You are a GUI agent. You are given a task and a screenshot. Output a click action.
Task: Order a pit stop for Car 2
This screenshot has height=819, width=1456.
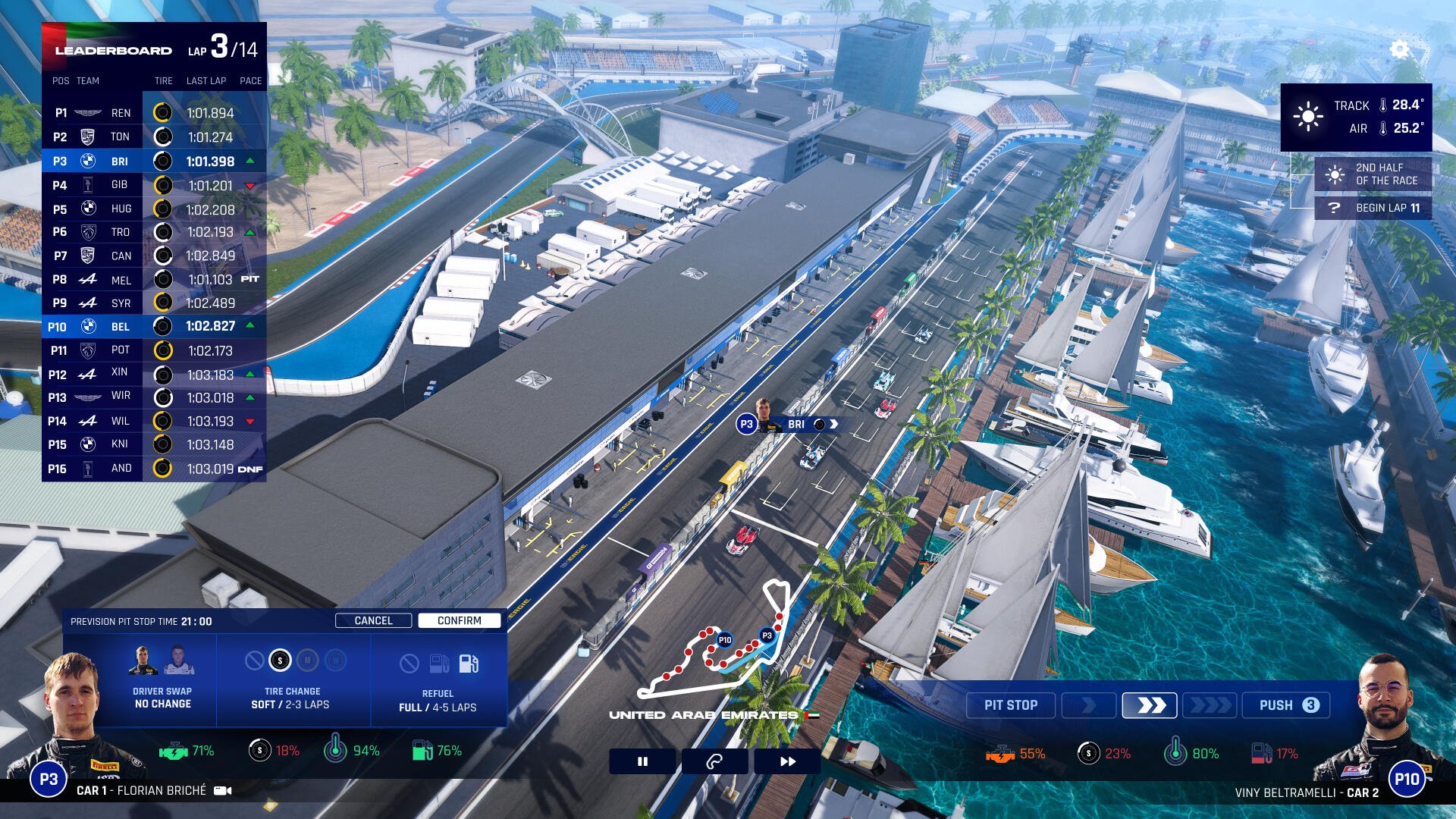click(x=1011, y=705)
